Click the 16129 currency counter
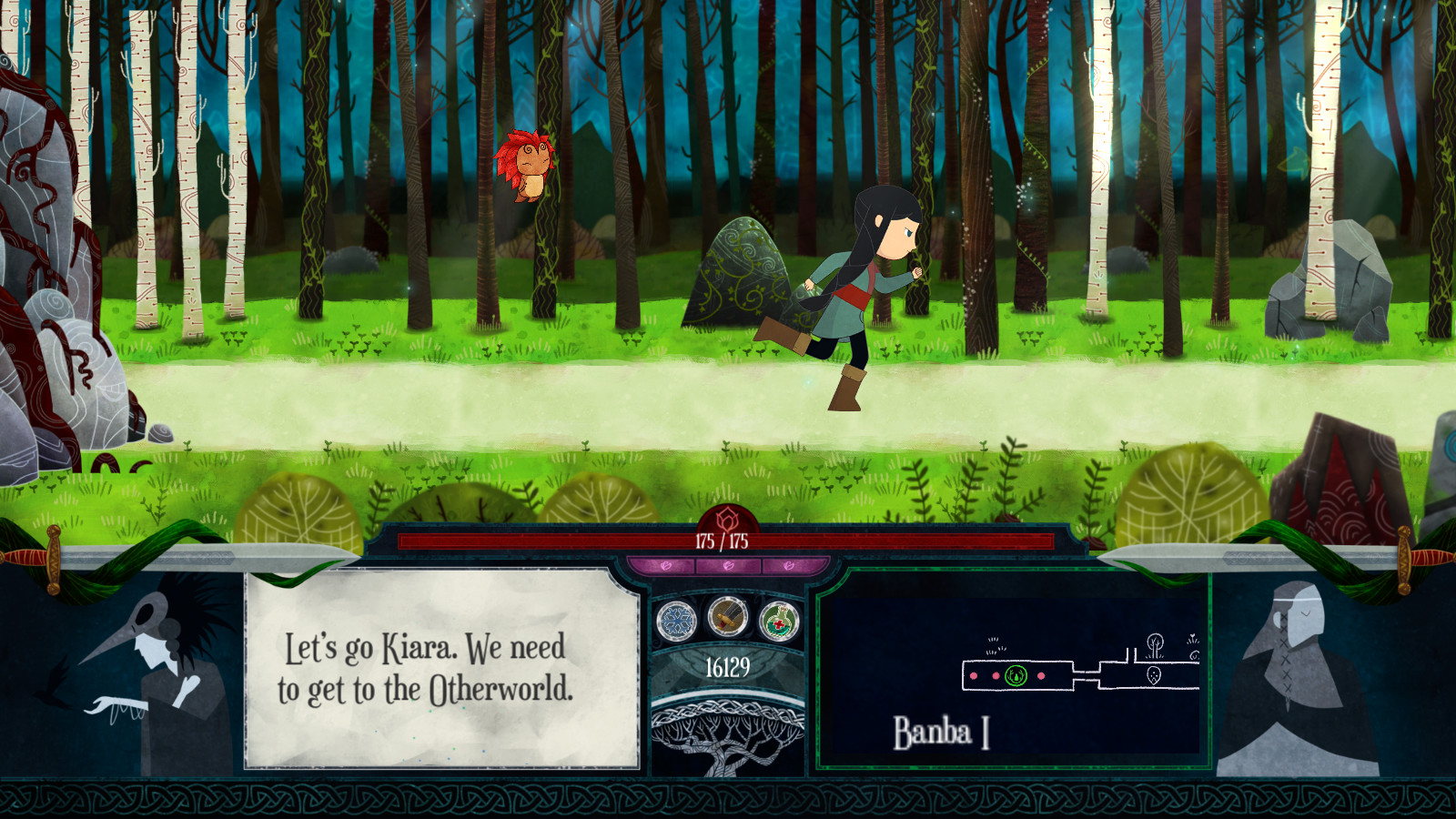 pyautogui.click(x=726, y=667)
